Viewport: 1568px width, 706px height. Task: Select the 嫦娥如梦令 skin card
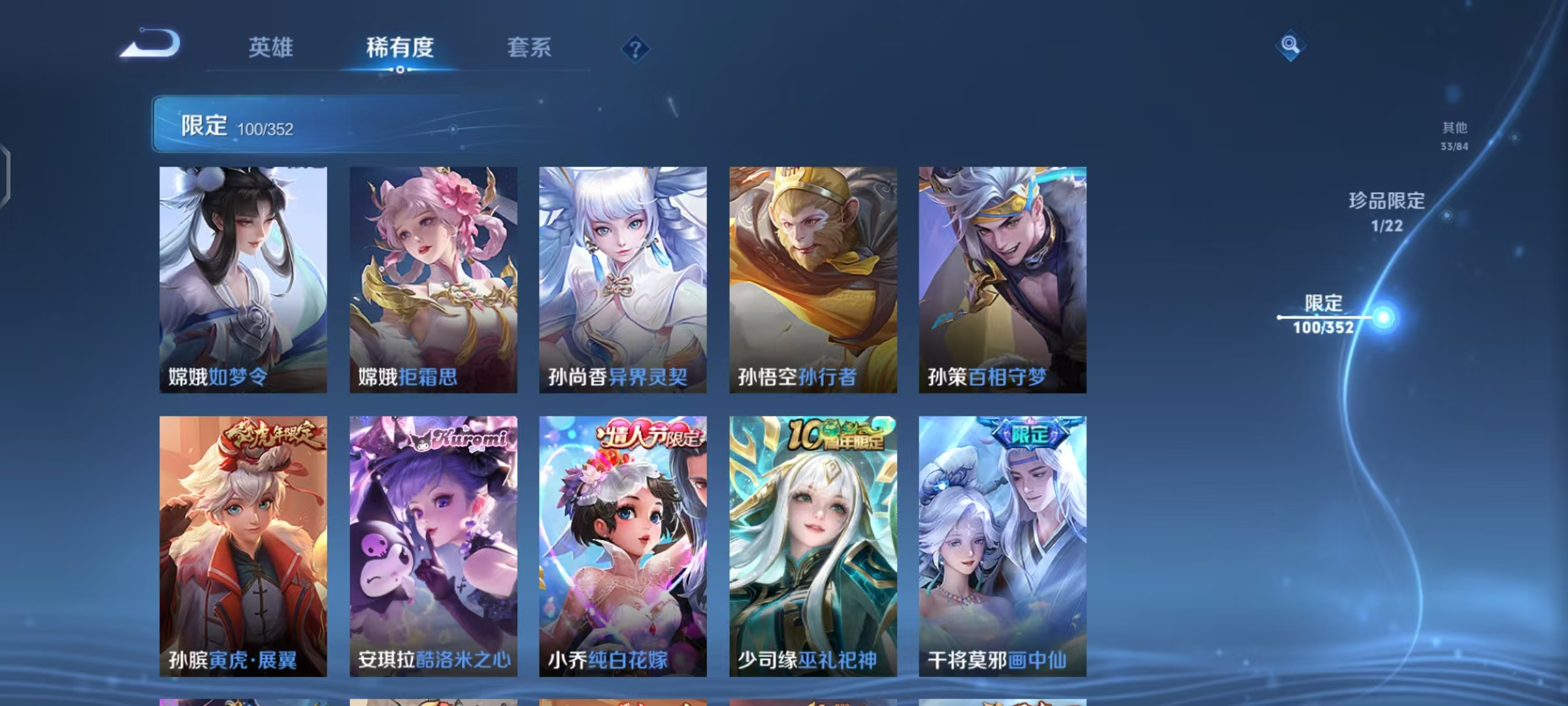coord(243,278)
